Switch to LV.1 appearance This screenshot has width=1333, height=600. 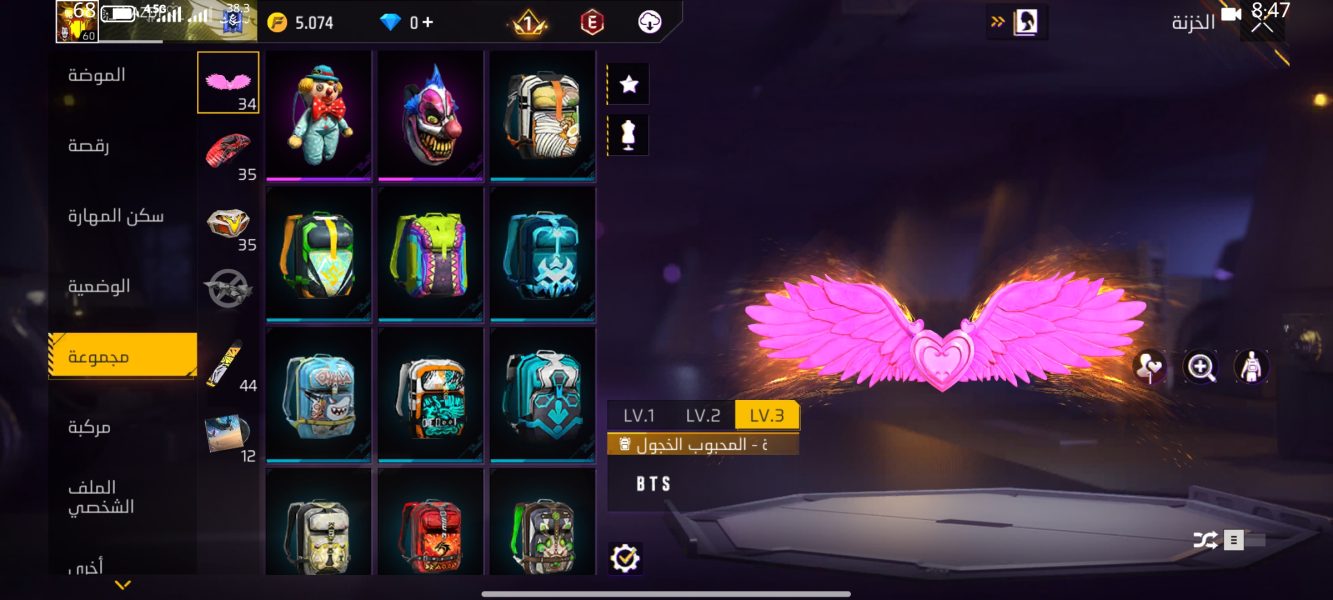tap(639, 416)
